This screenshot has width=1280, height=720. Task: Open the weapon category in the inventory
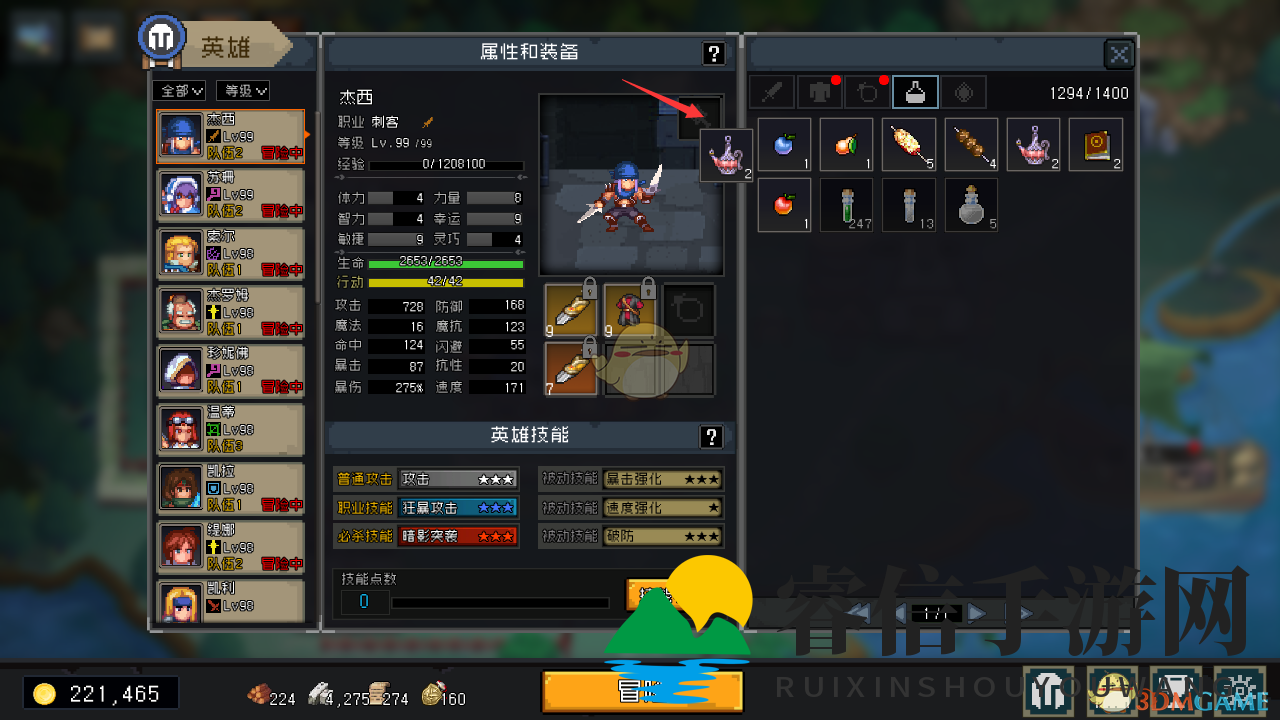point(771,91)
